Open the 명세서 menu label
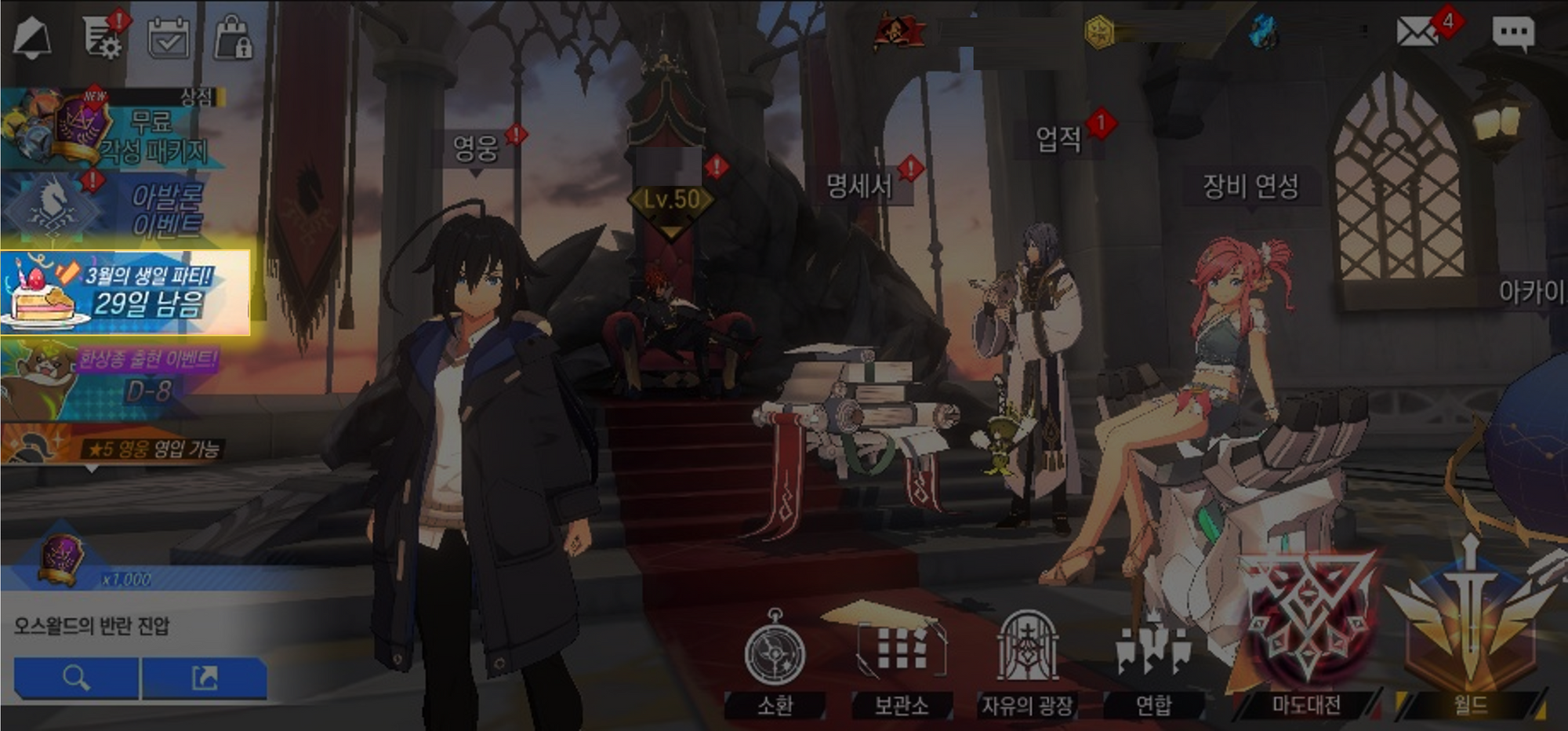Screen dimensions: 1568x731 click(859, 187)
